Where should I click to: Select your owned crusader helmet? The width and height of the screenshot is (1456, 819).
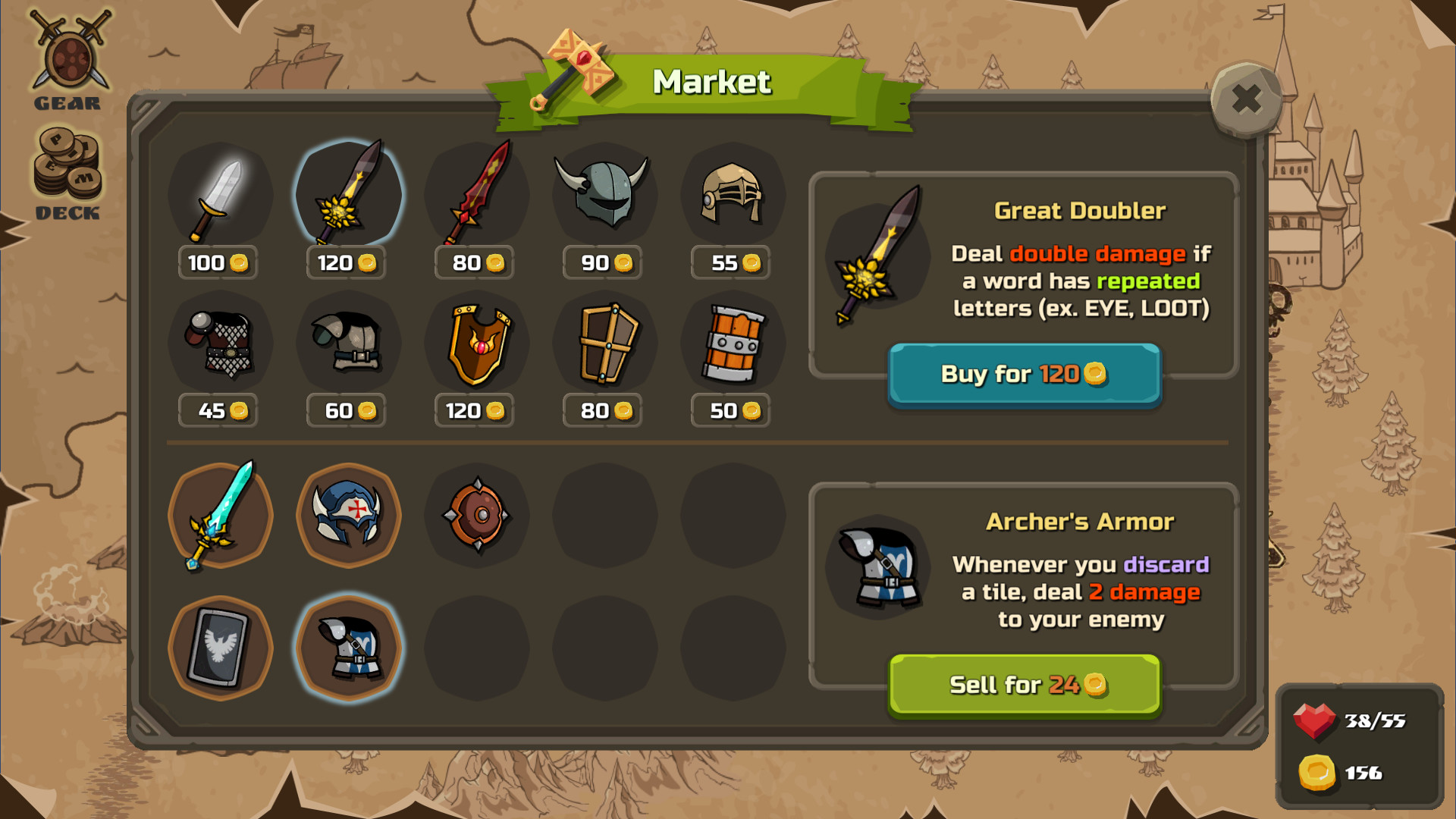click(348, 516)
